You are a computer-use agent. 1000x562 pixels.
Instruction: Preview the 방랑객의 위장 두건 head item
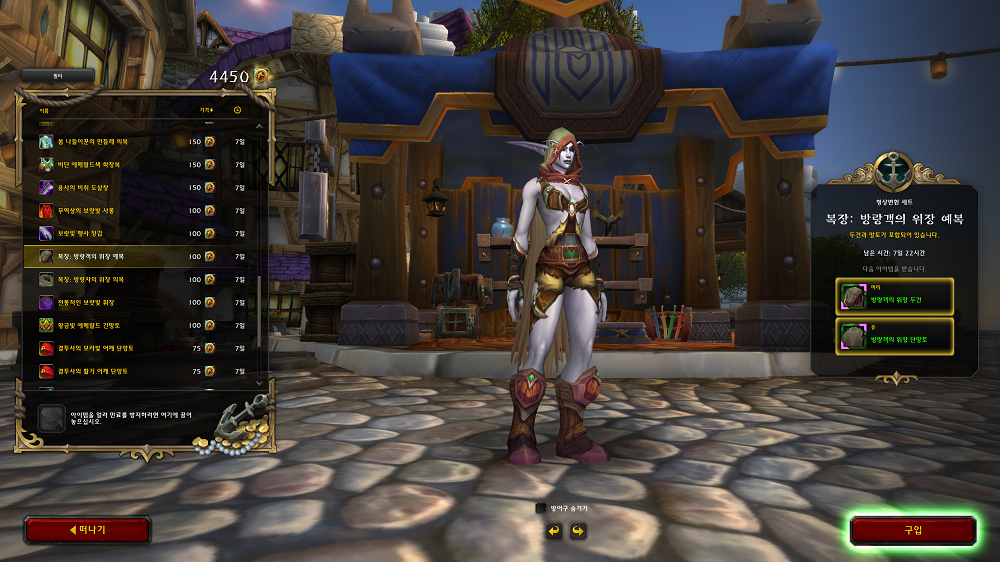coord(895,296)
